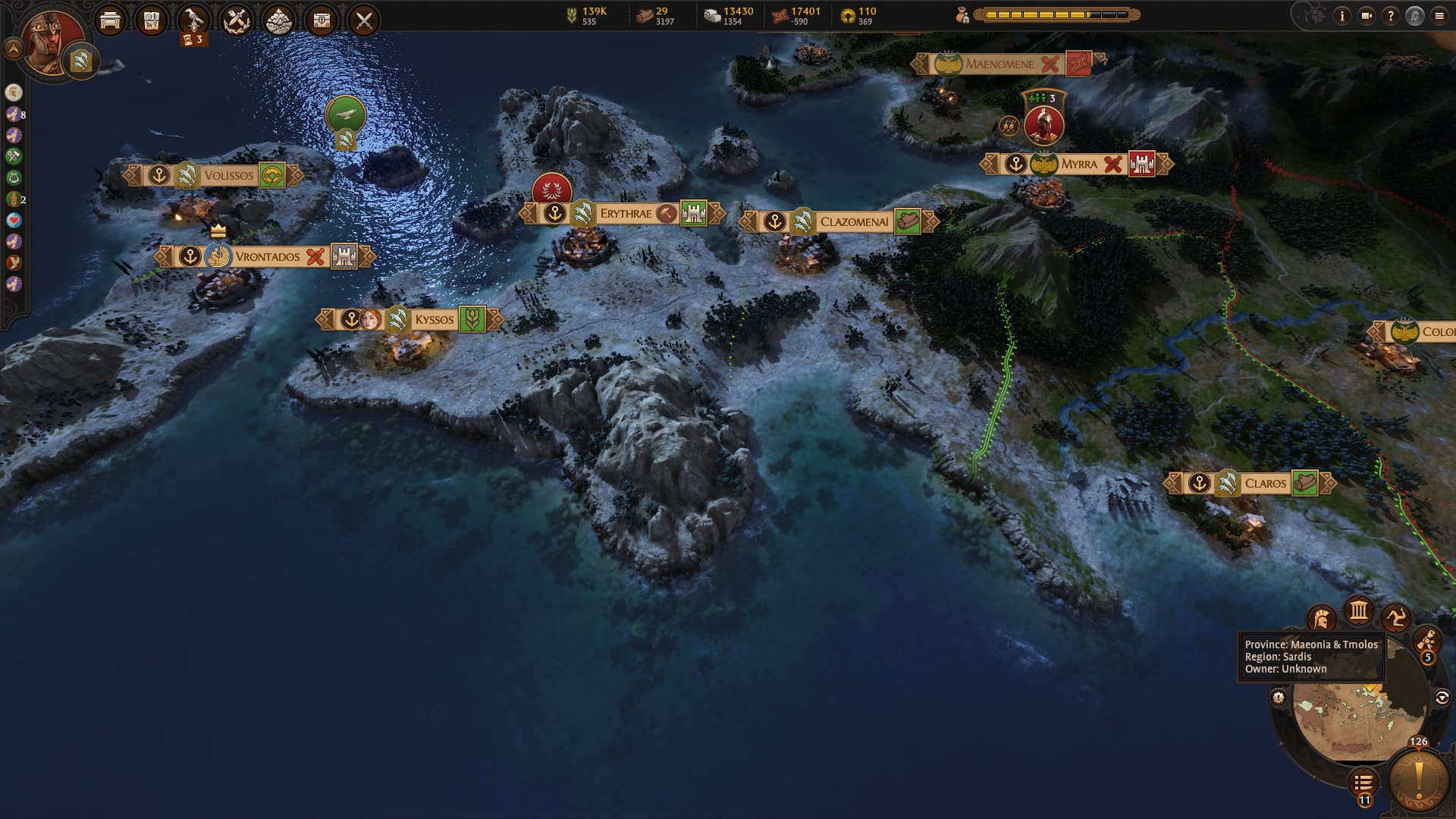This screenshot has height=819, width=1456.
Task: Click the raven messenger button
Action: 194,20
